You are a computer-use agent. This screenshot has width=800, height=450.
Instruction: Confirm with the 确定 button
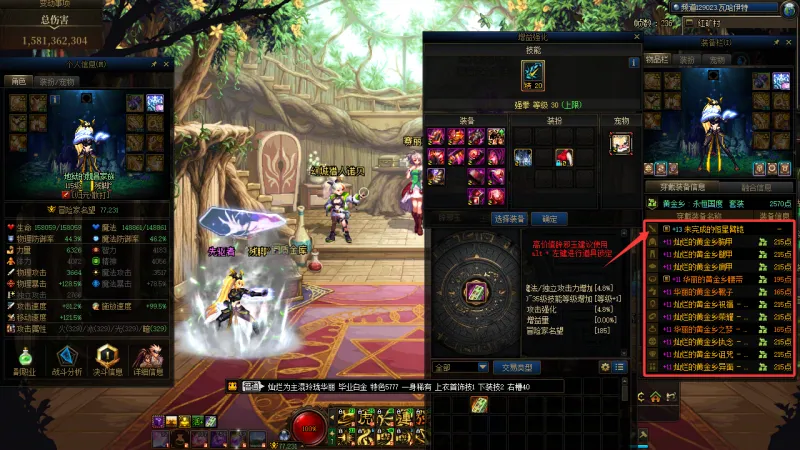[x=549, y=218]
